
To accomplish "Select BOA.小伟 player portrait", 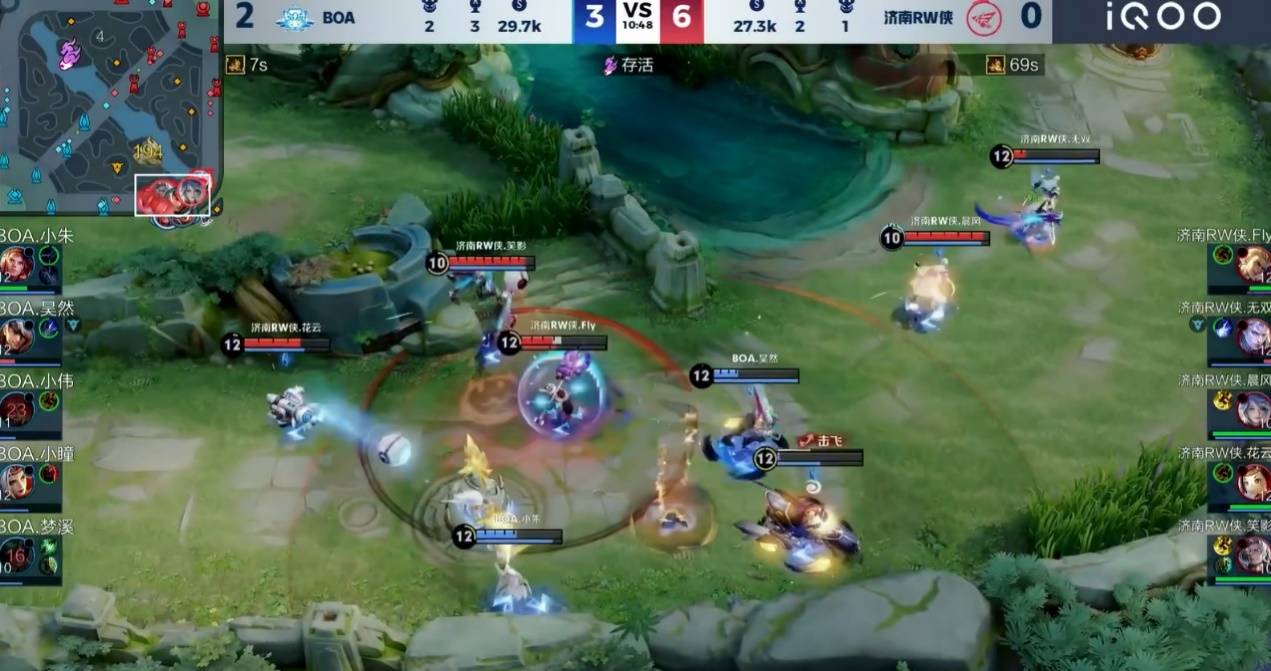I will click(x=17, y=410).
